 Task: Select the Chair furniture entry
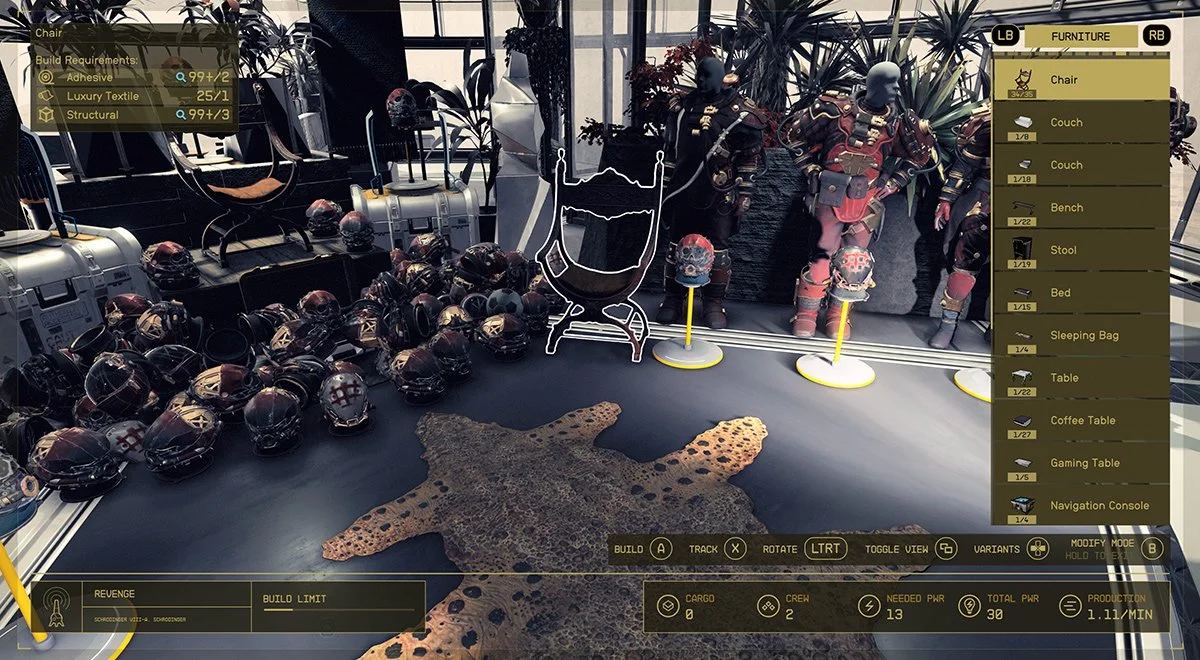tap(1080, 79)
